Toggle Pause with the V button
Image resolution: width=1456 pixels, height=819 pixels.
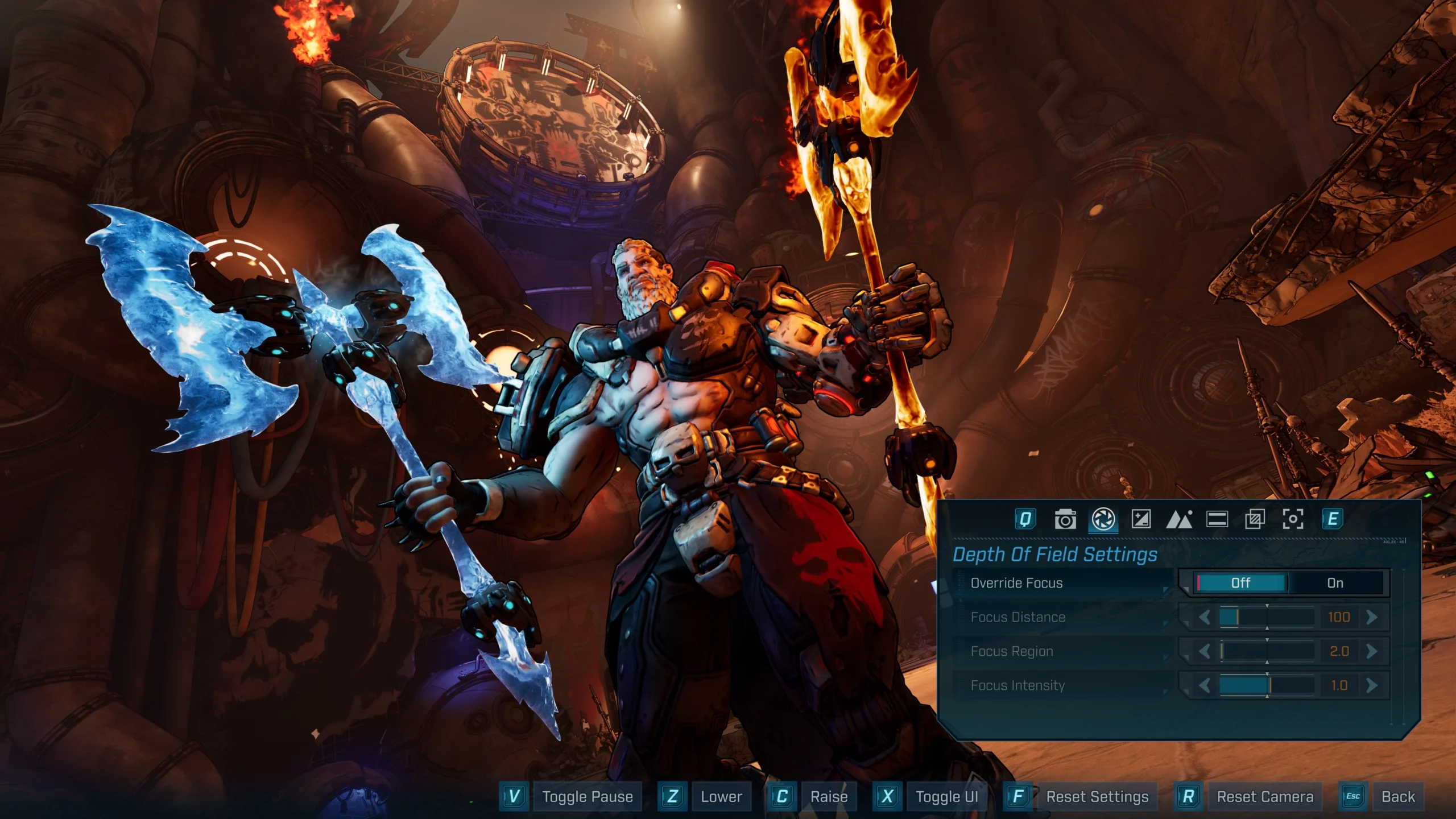click(x=513, y=796)
